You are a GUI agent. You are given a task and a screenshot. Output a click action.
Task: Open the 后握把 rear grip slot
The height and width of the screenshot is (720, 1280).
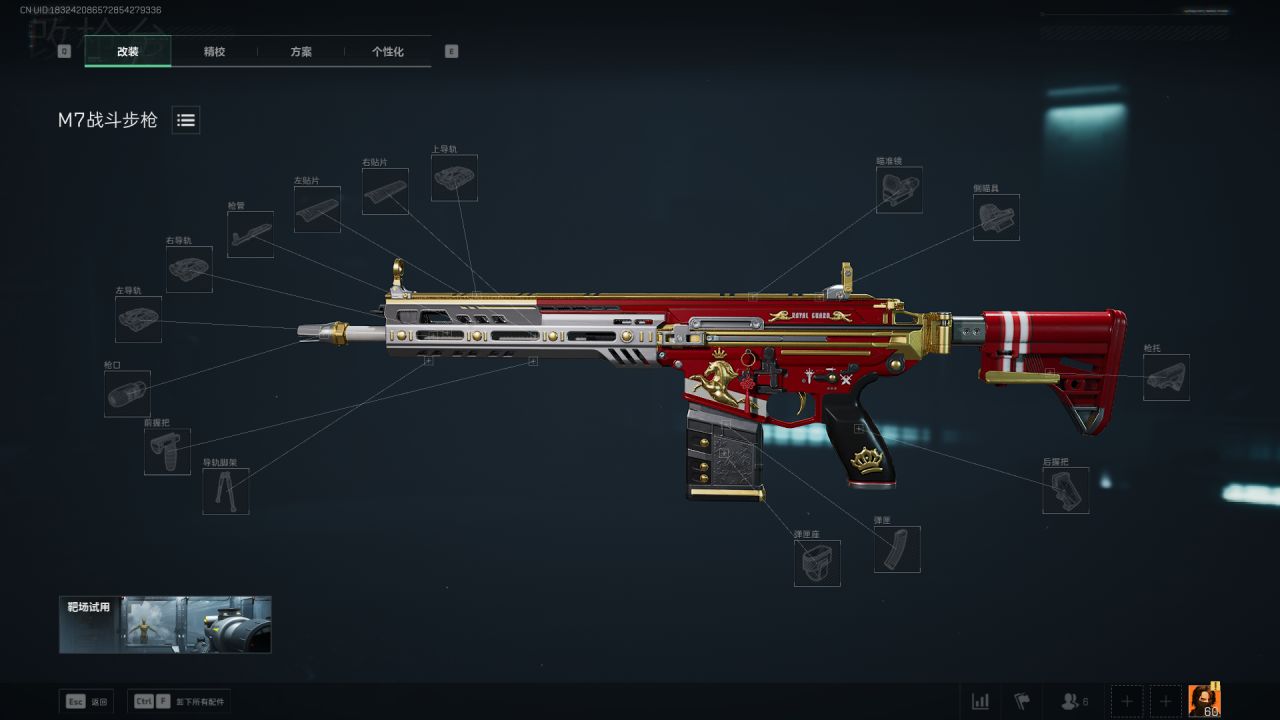[1065, 490]
